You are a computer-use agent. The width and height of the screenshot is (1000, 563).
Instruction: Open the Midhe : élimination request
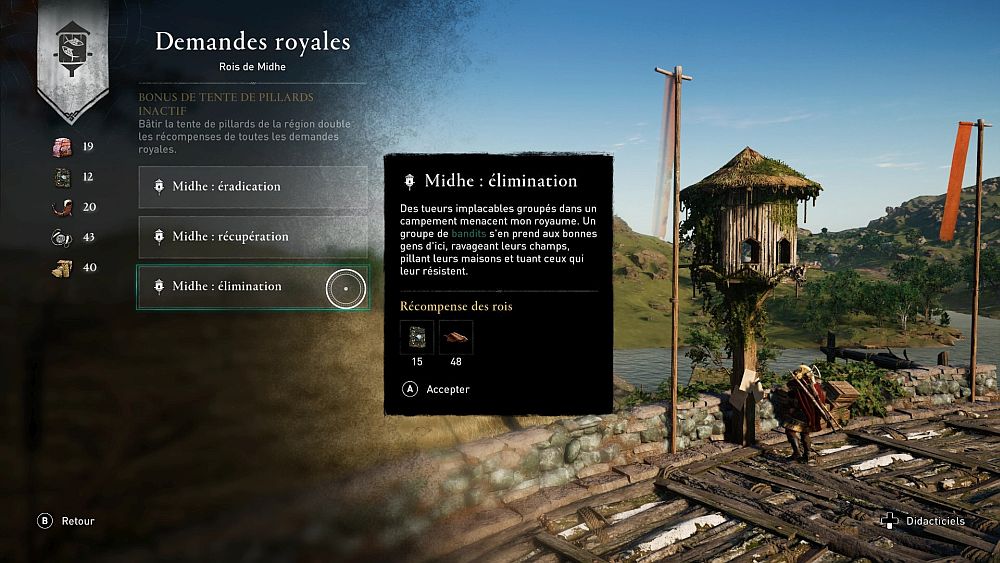coord(252,287)
